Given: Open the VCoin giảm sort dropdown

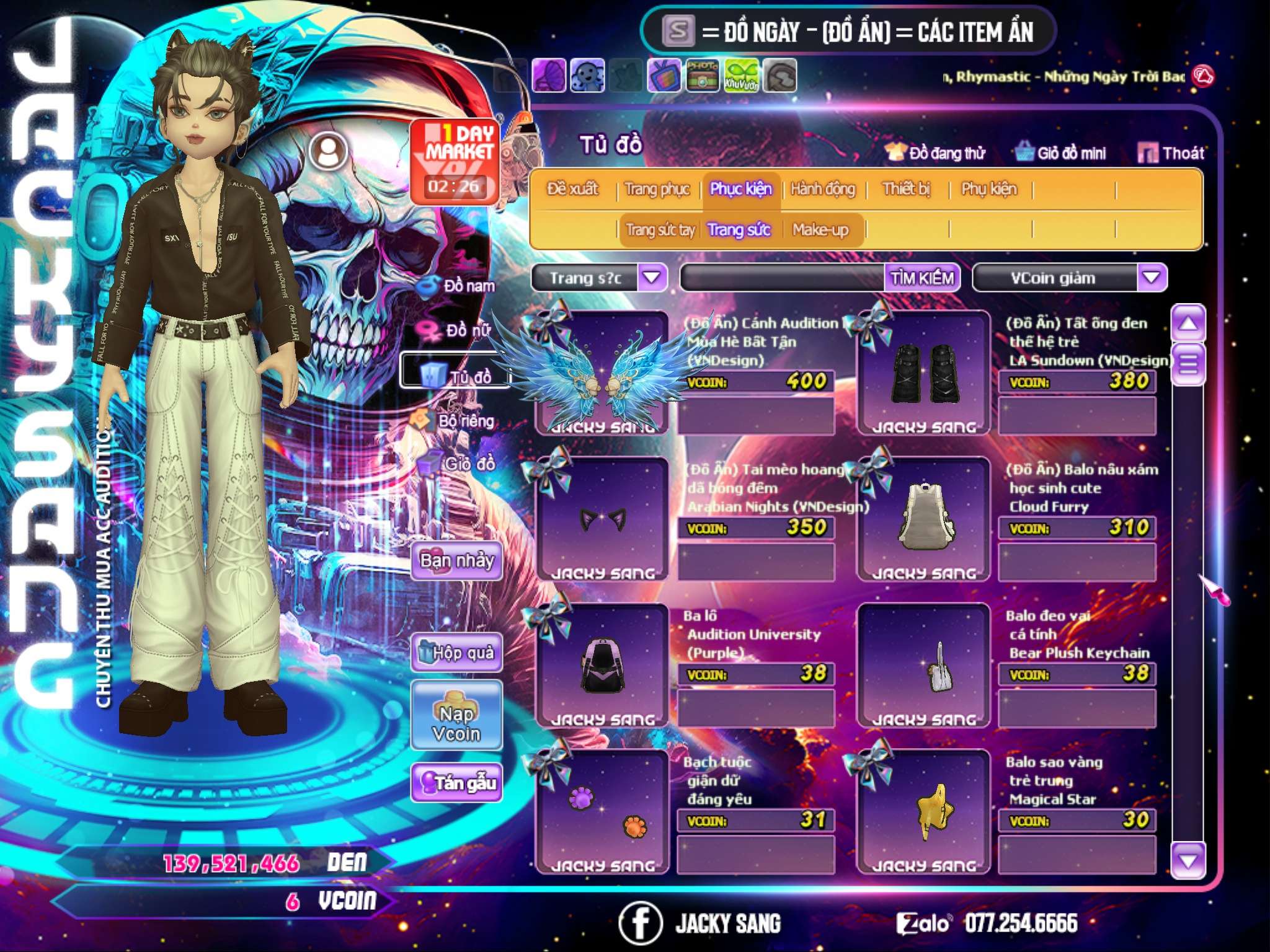Looking at the screenshot, I should (1151, 278).
